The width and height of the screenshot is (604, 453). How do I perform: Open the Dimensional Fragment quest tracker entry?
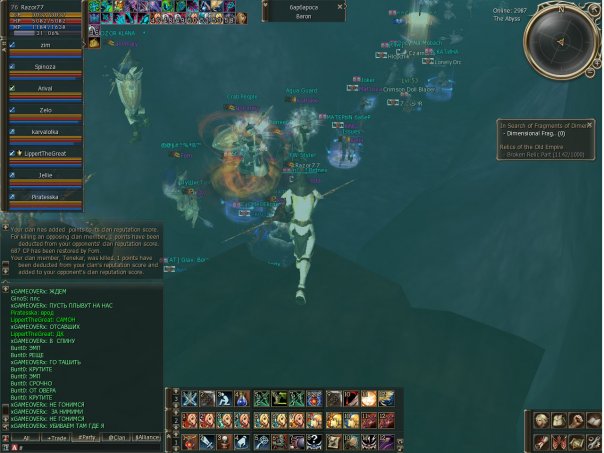[x=548, y=132]
